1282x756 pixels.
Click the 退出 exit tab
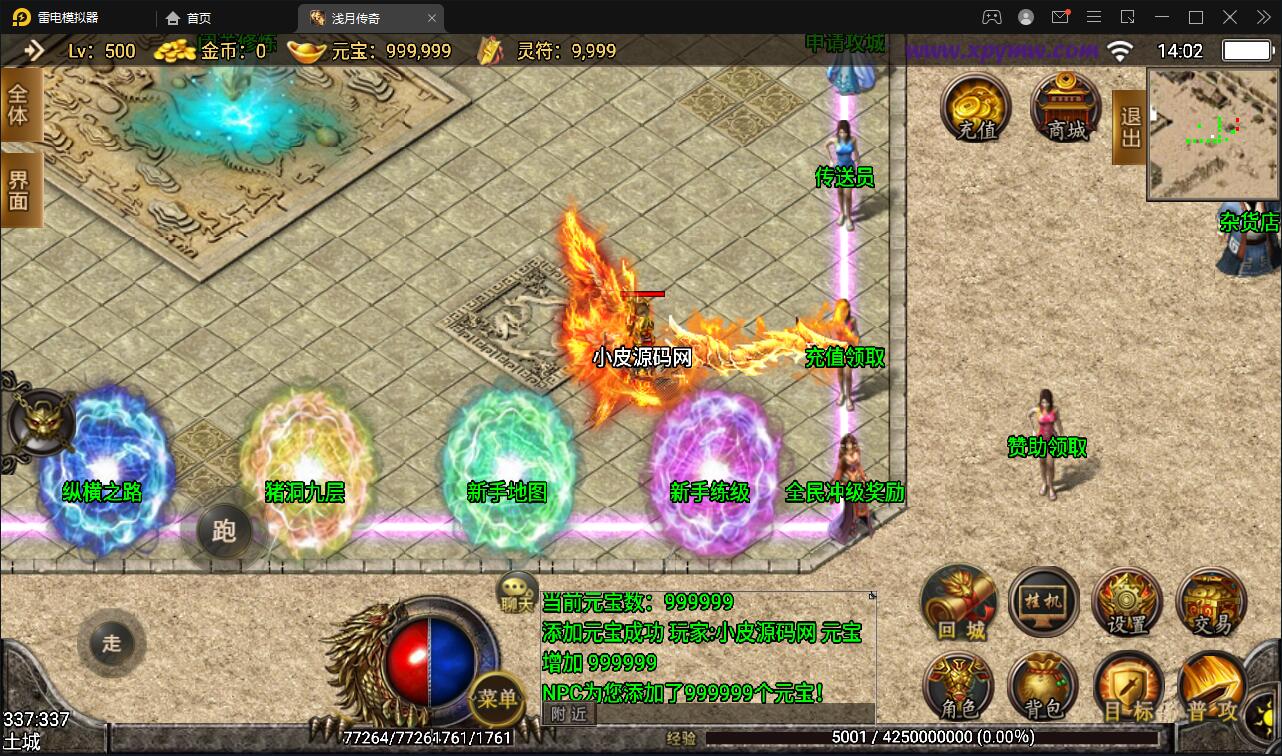[x=1130, y=127]
